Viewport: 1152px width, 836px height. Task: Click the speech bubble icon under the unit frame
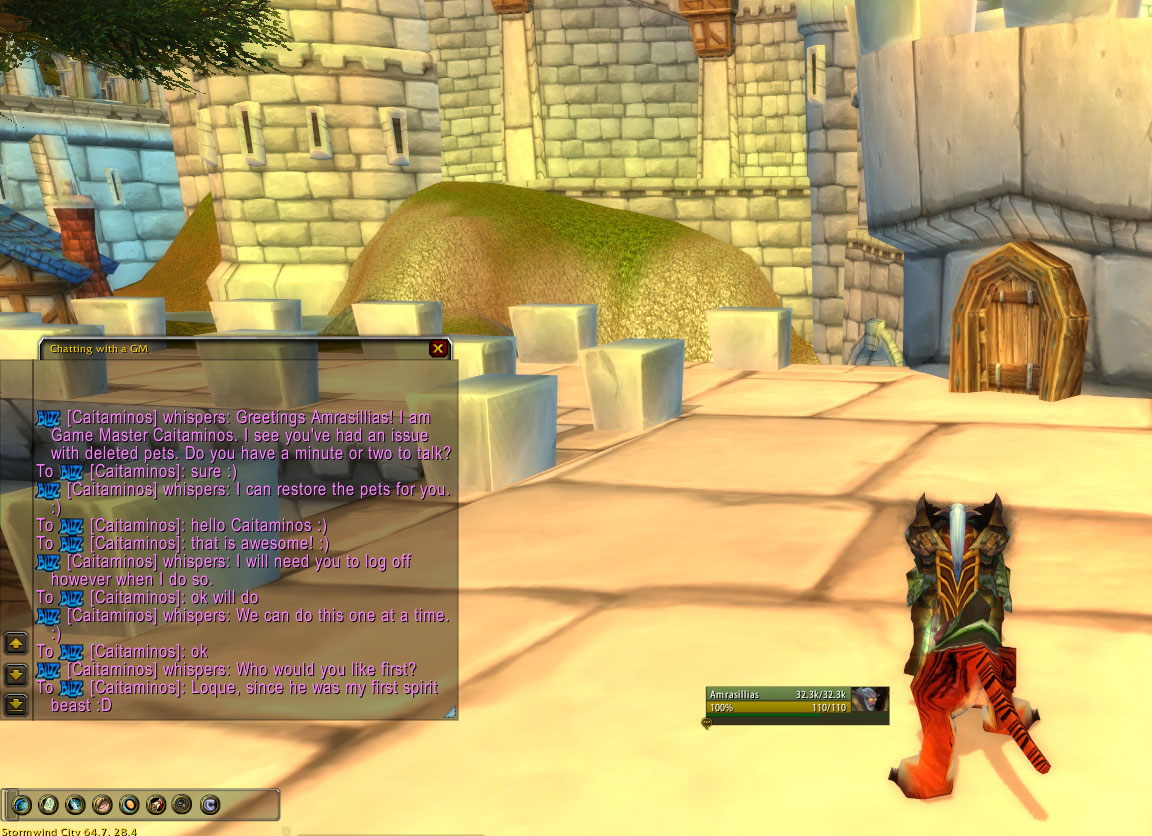click(707, 723)
